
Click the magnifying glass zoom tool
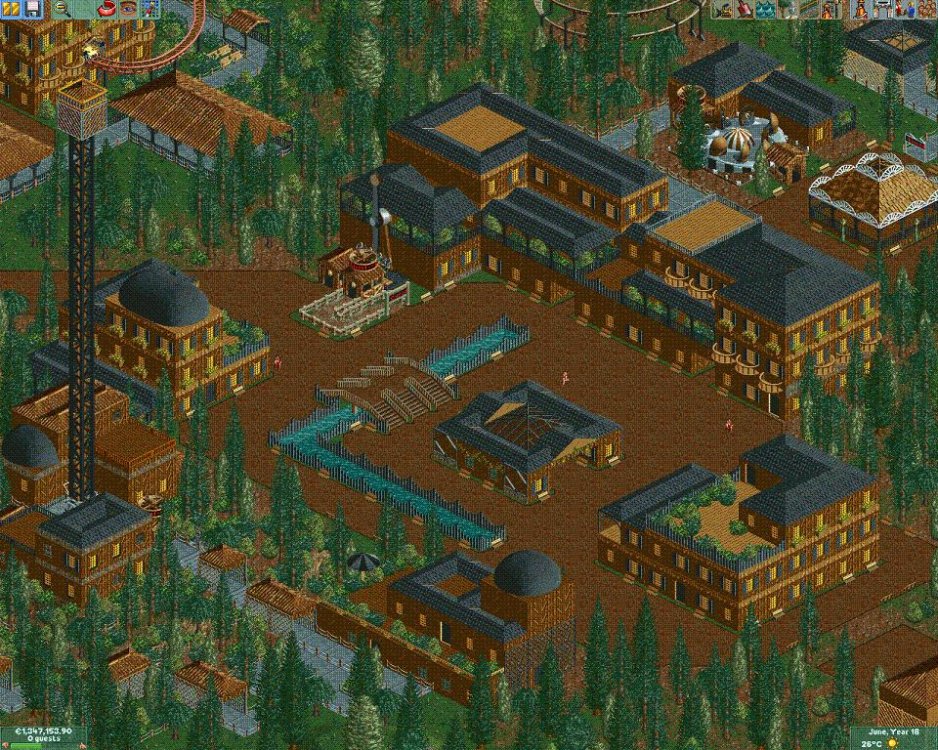[62, 9]
